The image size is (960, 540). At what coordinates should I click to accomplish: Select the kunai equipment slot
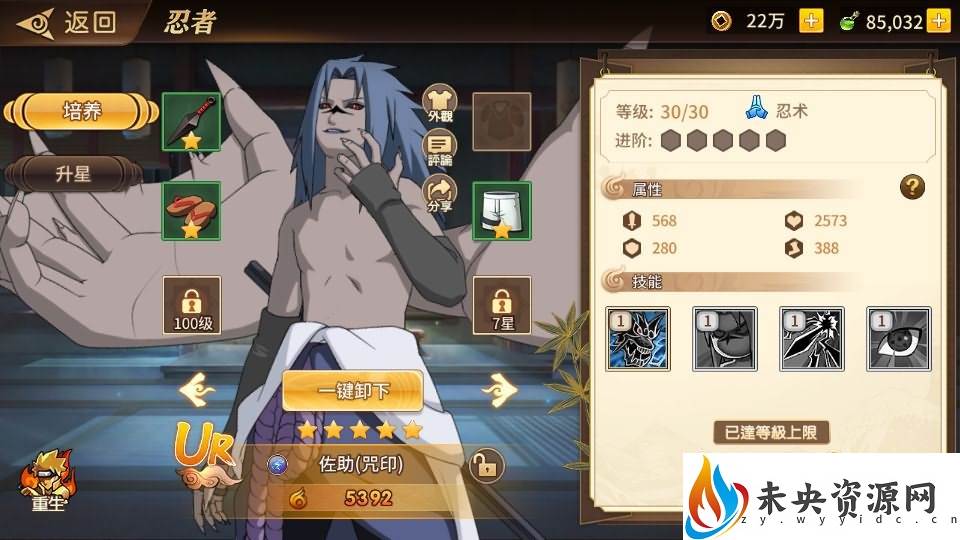click(191, 122)
